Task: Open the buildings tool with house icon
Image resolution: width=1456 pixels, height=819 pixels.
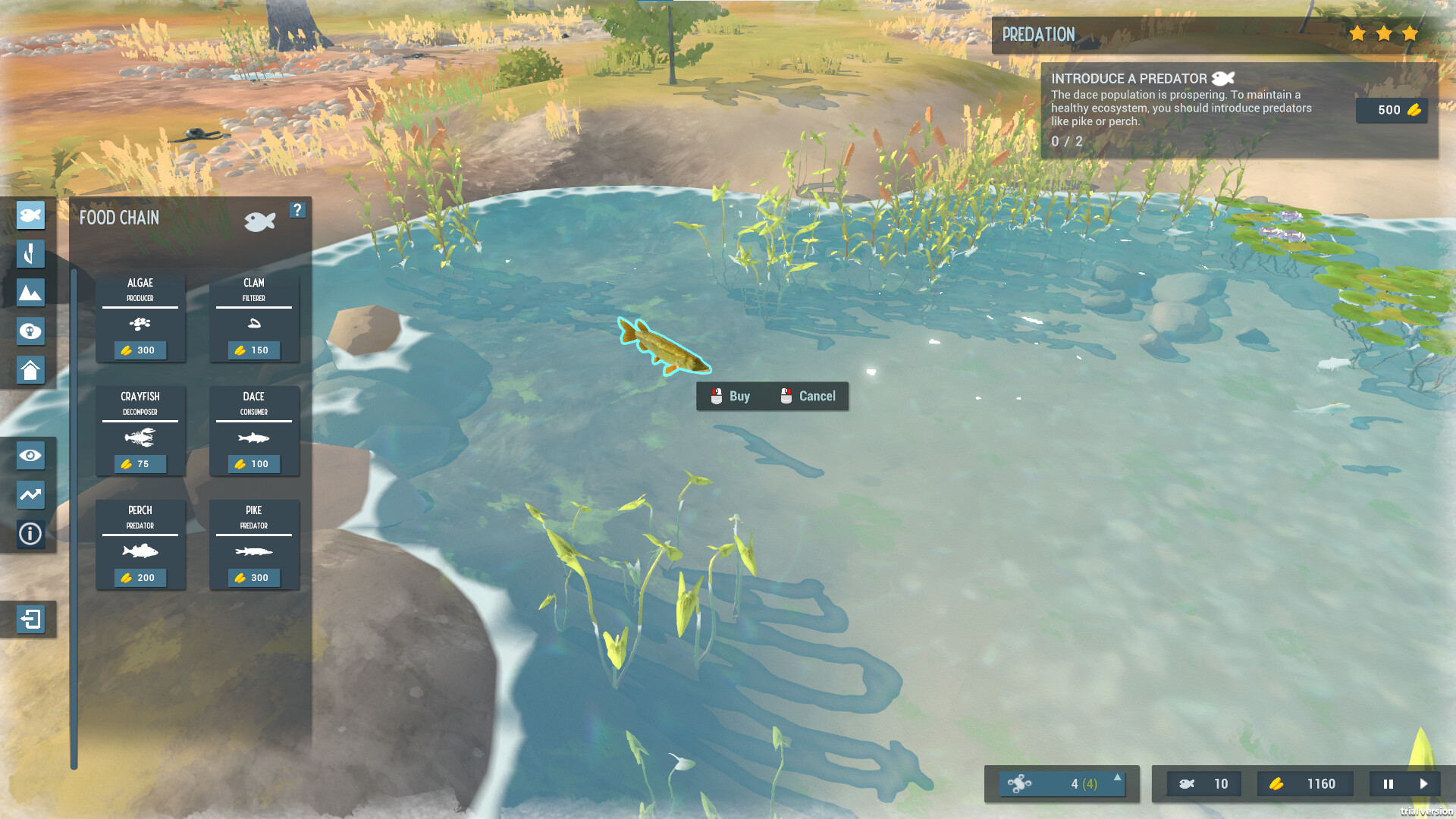Action: pyautogui.click(x=30, y=370)
